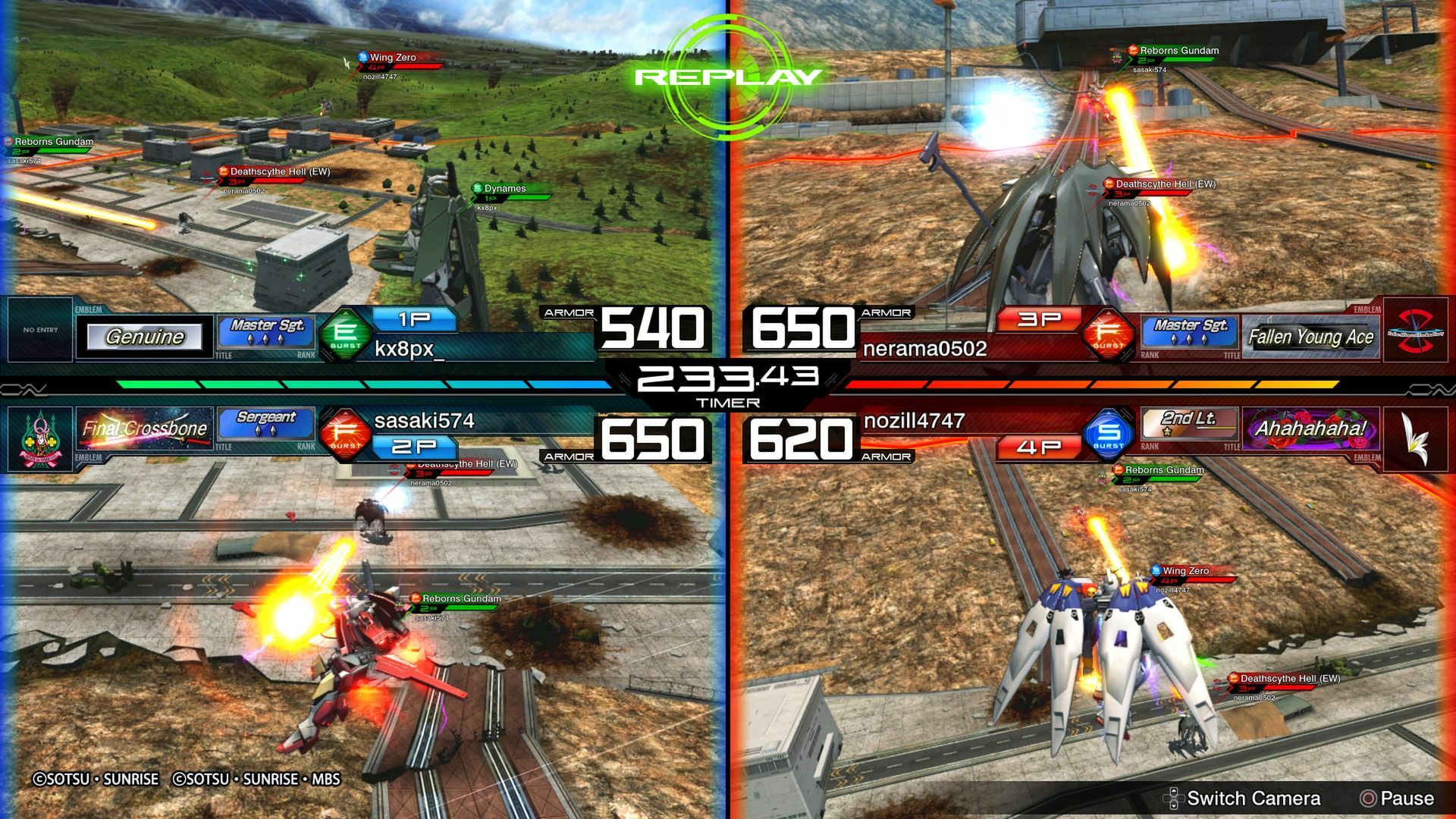Click the Final Crossbone title plate
This screenshot has width=1456, height=819.
coord(144,428)
